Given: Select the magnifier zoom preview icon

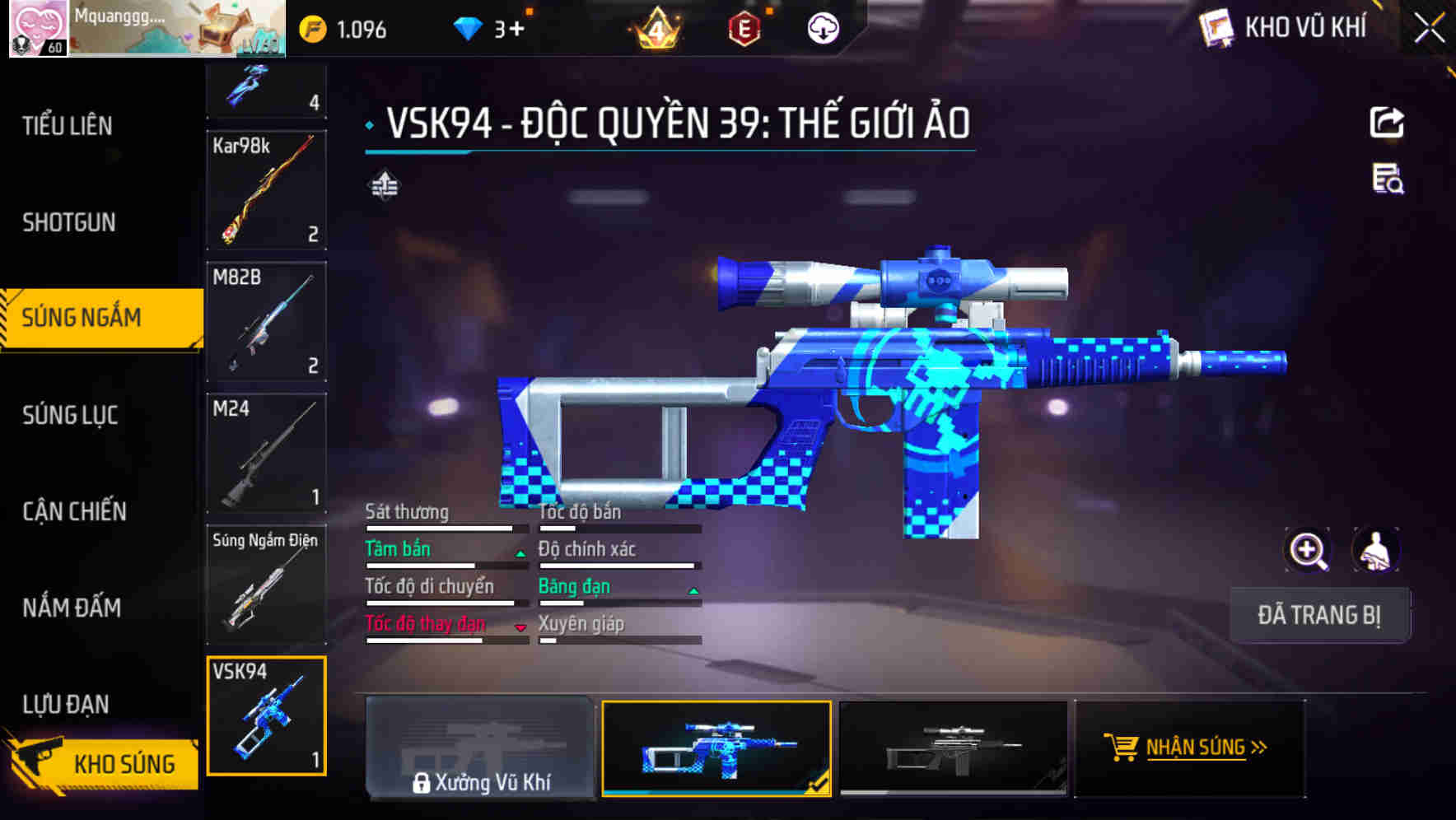Looking at the screenshot, I should [1308, 550].
